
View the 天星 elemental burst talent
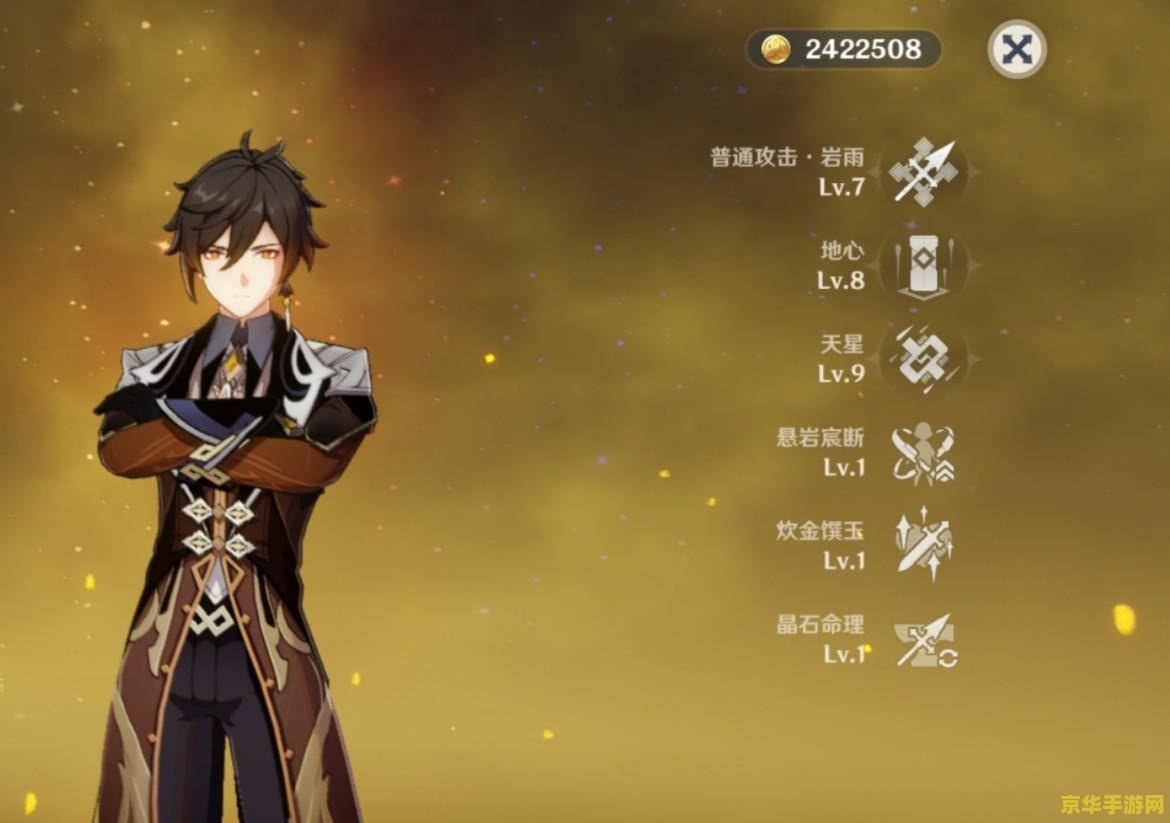click(922, 359)
